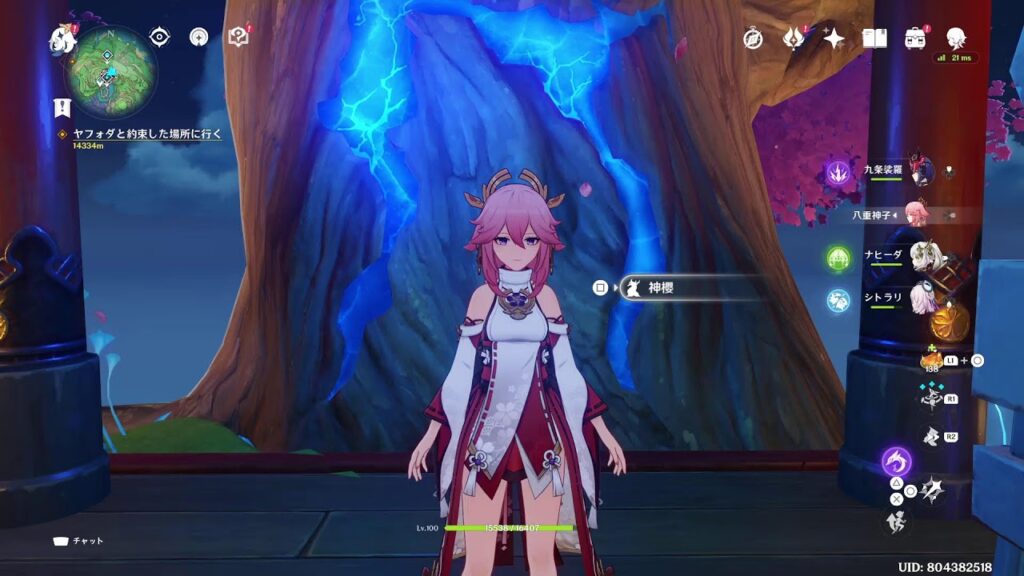Open the character head icon
This screenshot has height=576, width=1024.
tap(956, 39)
